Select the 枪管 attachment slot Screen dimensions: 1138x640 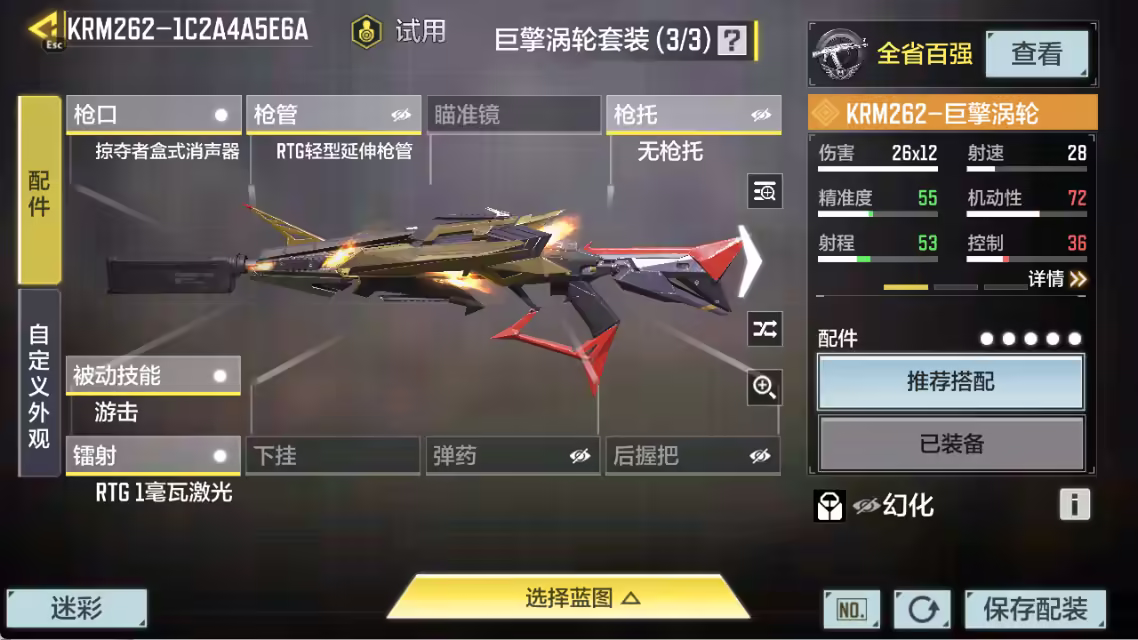tap(333, 115)
